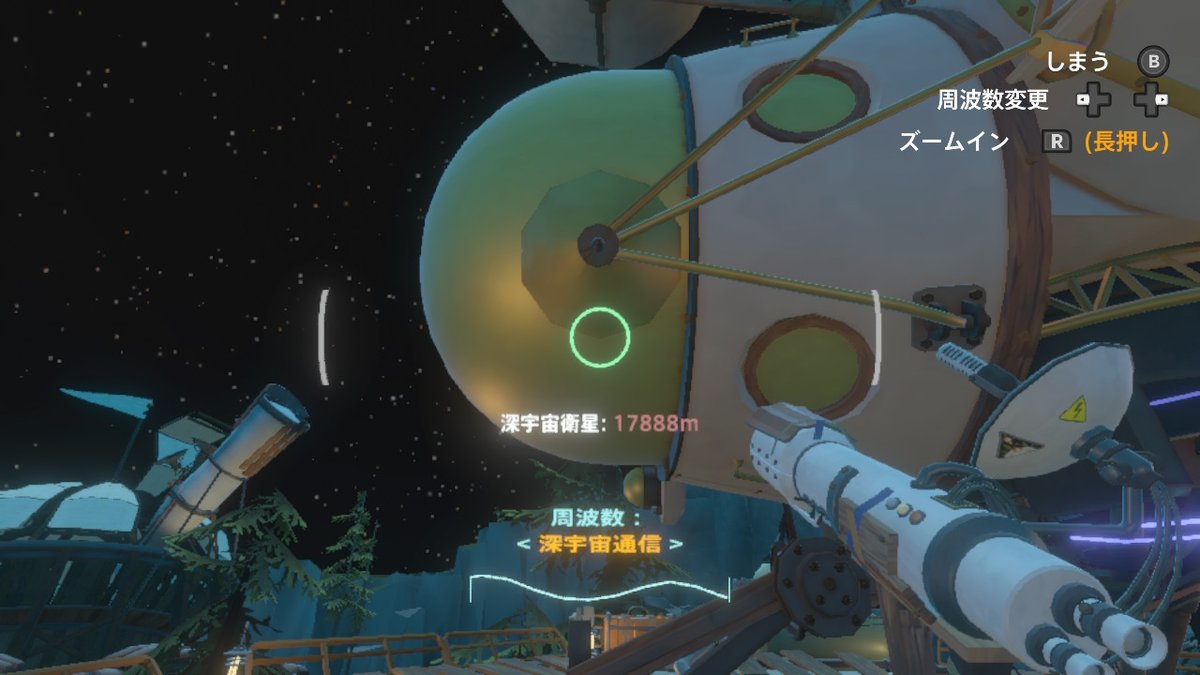Click the 深宇宙通信 frequency label

tap(600, 545)
